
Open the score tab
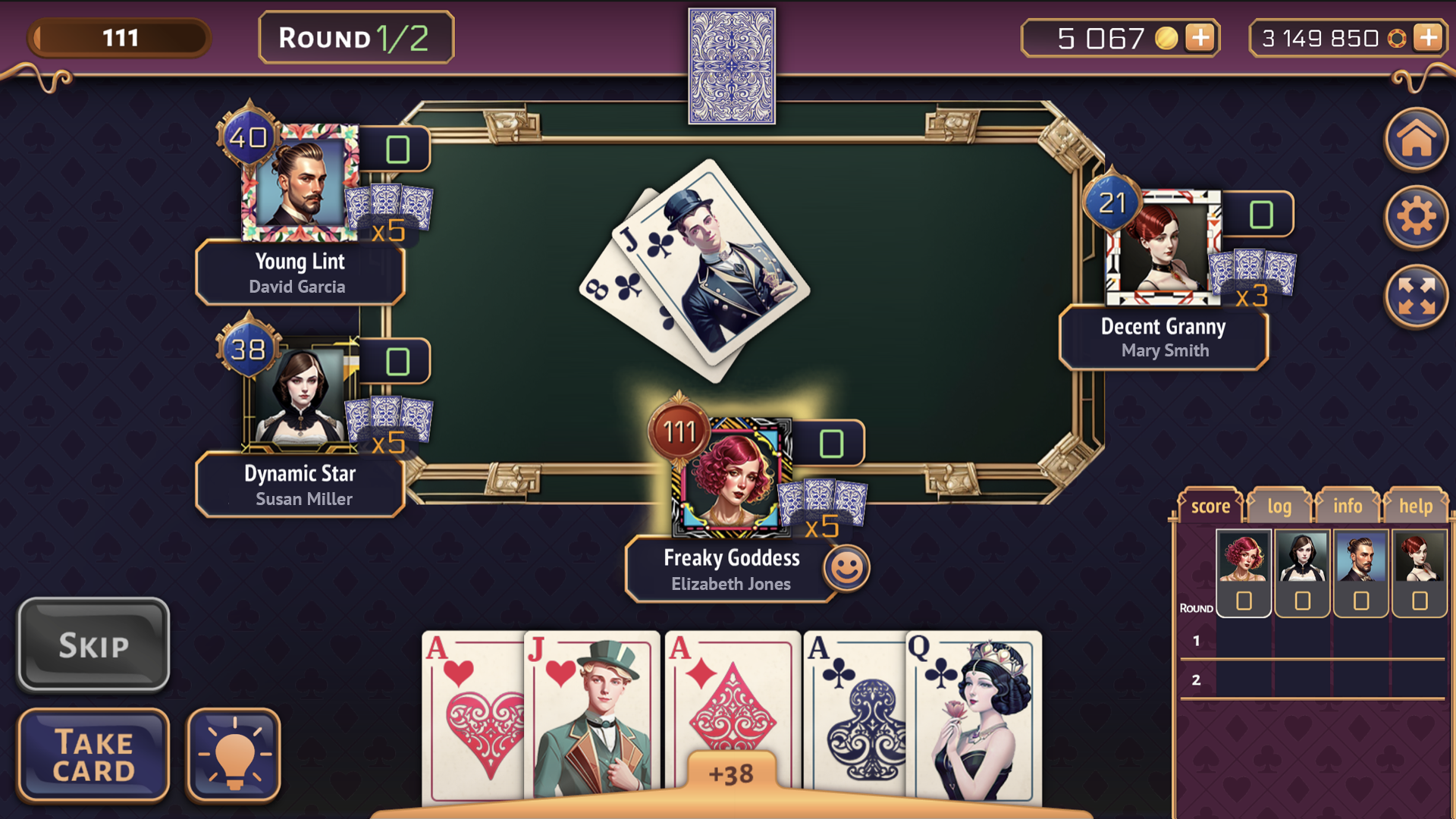click(1210, 506)
